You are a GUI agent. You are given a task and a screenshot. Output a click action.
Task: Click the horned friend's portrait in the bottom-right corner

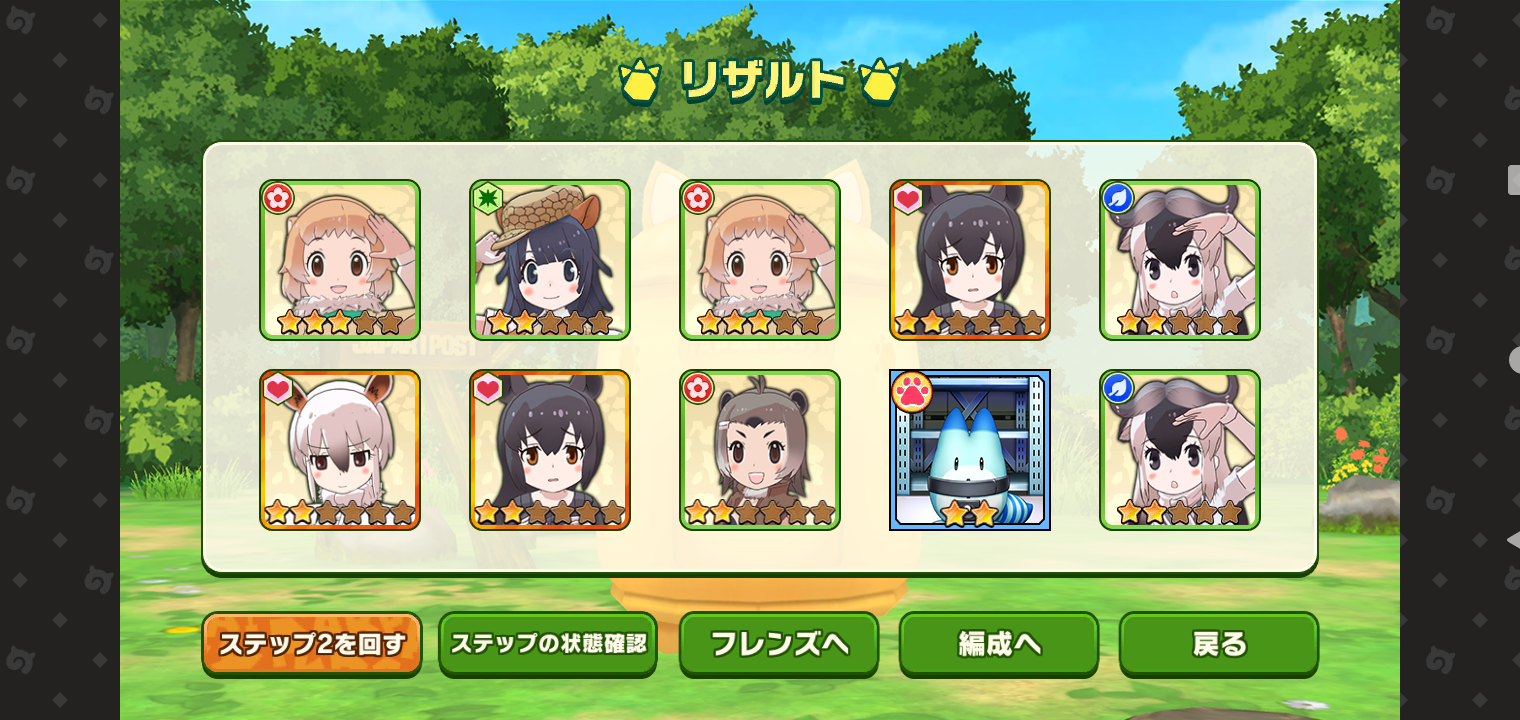1180,450
